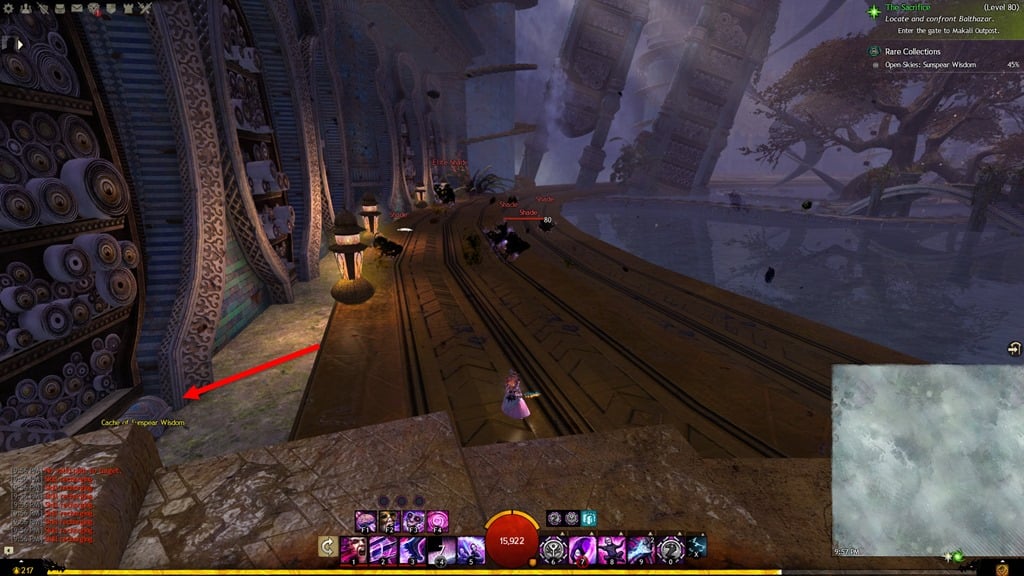The height and width of the screenshot is (576, 1024).
Task: Activate the utility skill in slot 8
Action: pyautogui.click(x=612, y=551)
